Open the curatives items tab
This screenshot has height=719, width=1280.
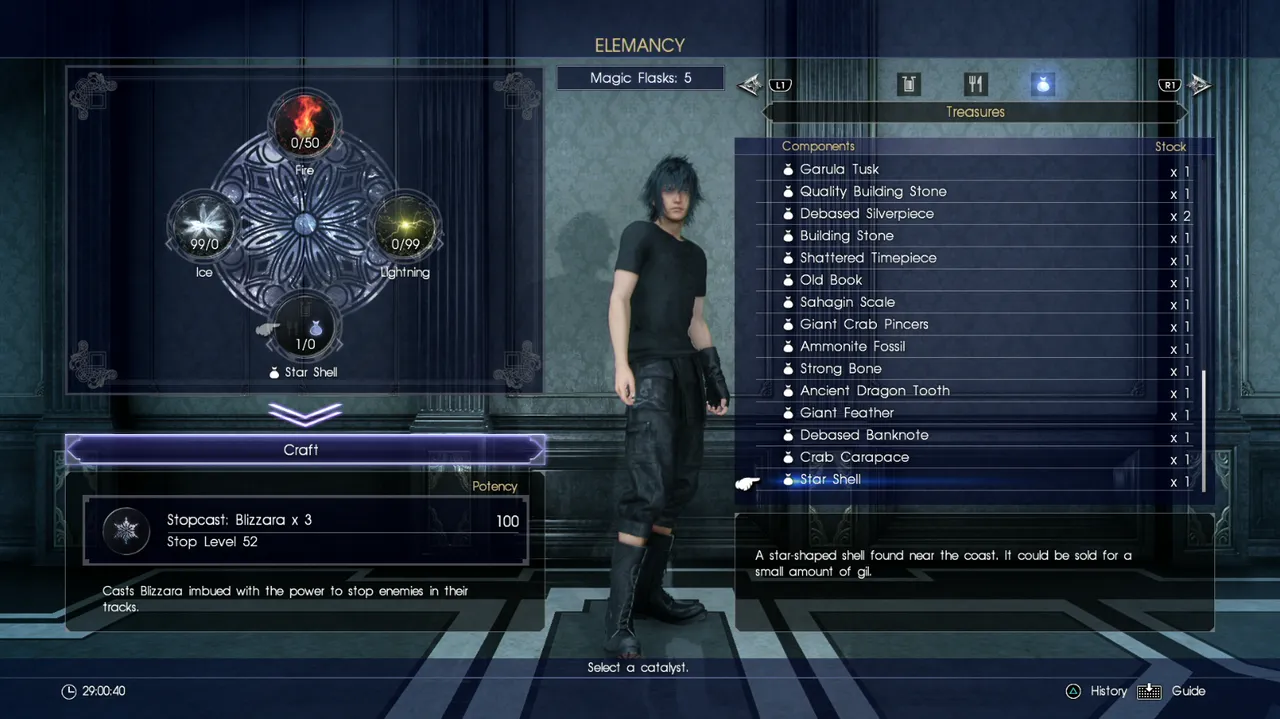[x=908, y=85]
